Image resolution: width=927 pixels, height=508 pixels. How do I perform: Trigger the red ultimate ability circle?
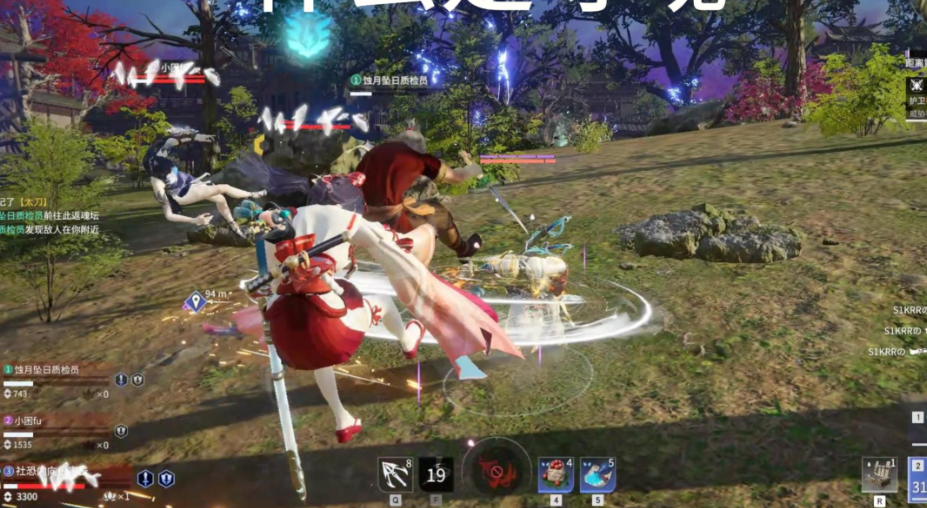(496, 470)
